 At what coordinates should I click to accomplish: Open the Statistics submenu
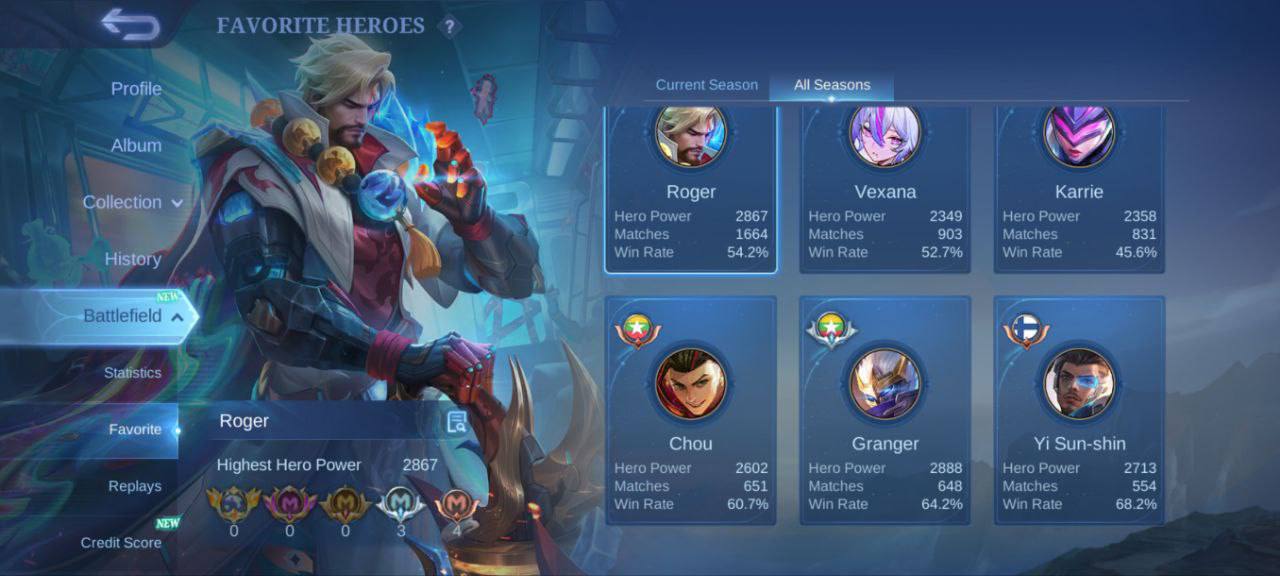click(x=132, y=373)
